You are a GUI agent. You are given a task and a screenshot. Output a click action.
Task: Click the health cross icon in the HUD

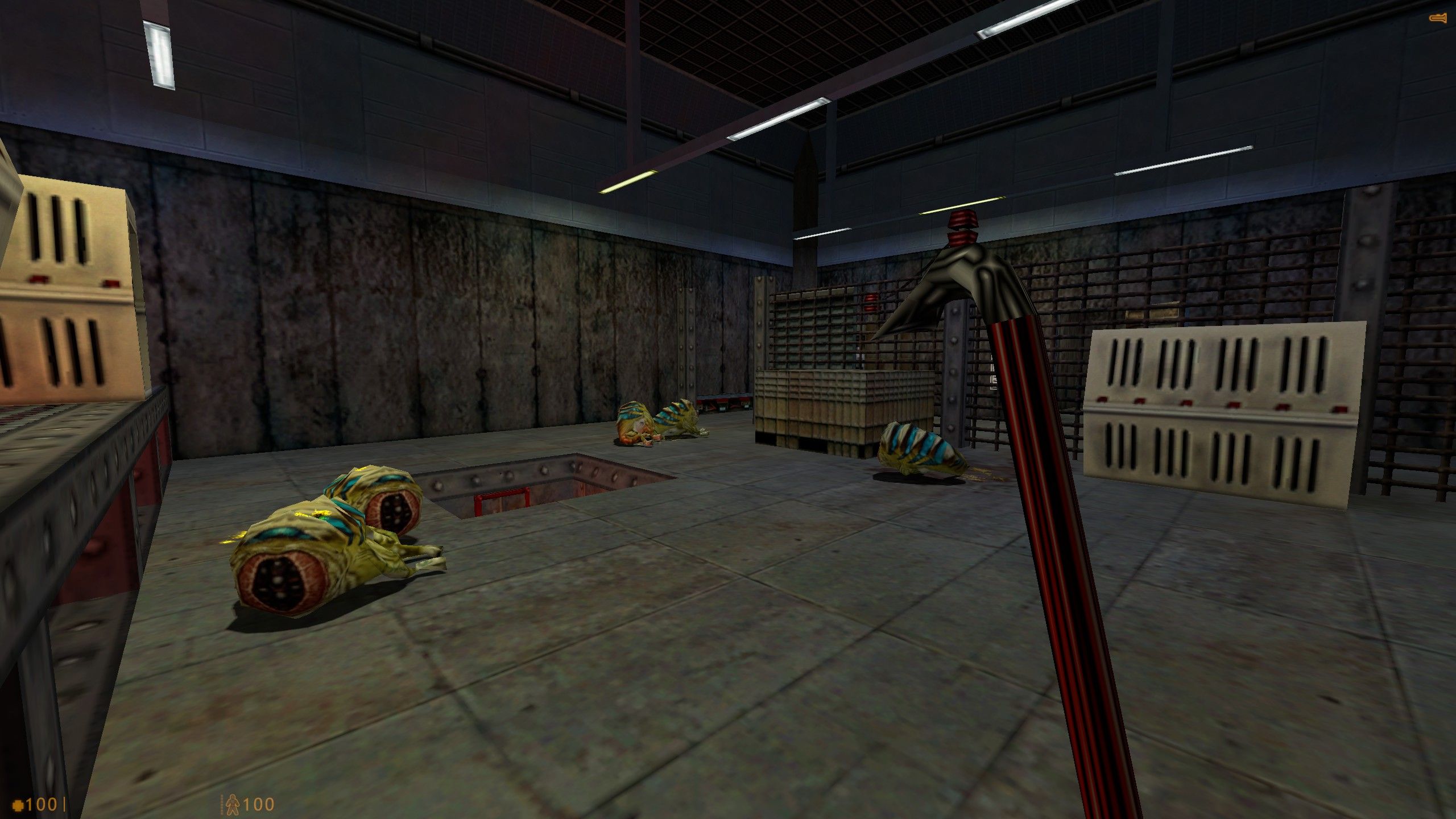coord(18,806)
